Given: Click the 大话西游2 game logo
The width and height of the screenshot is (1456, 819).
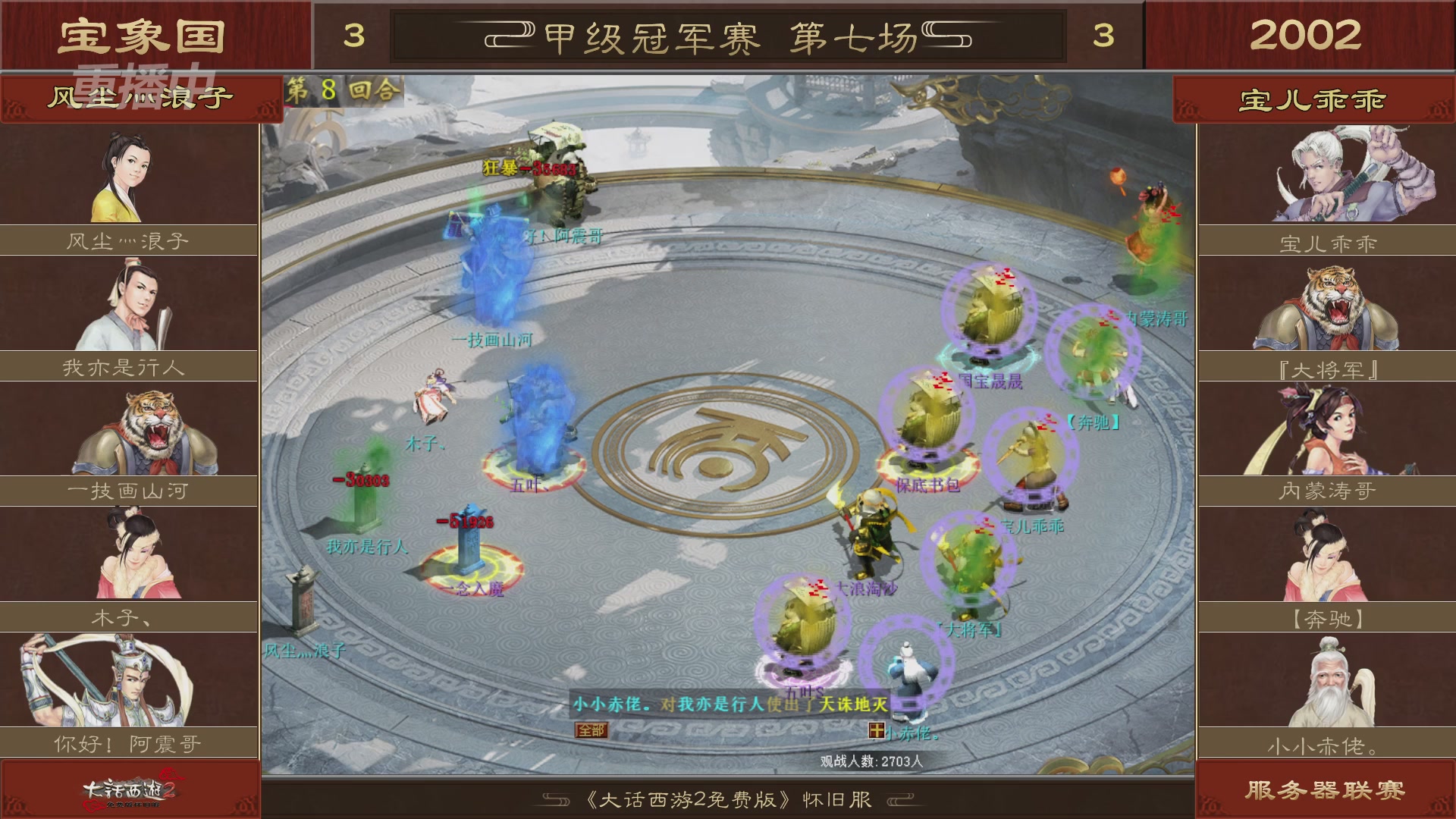Looking at the screenshot, I should pos(129,792).
